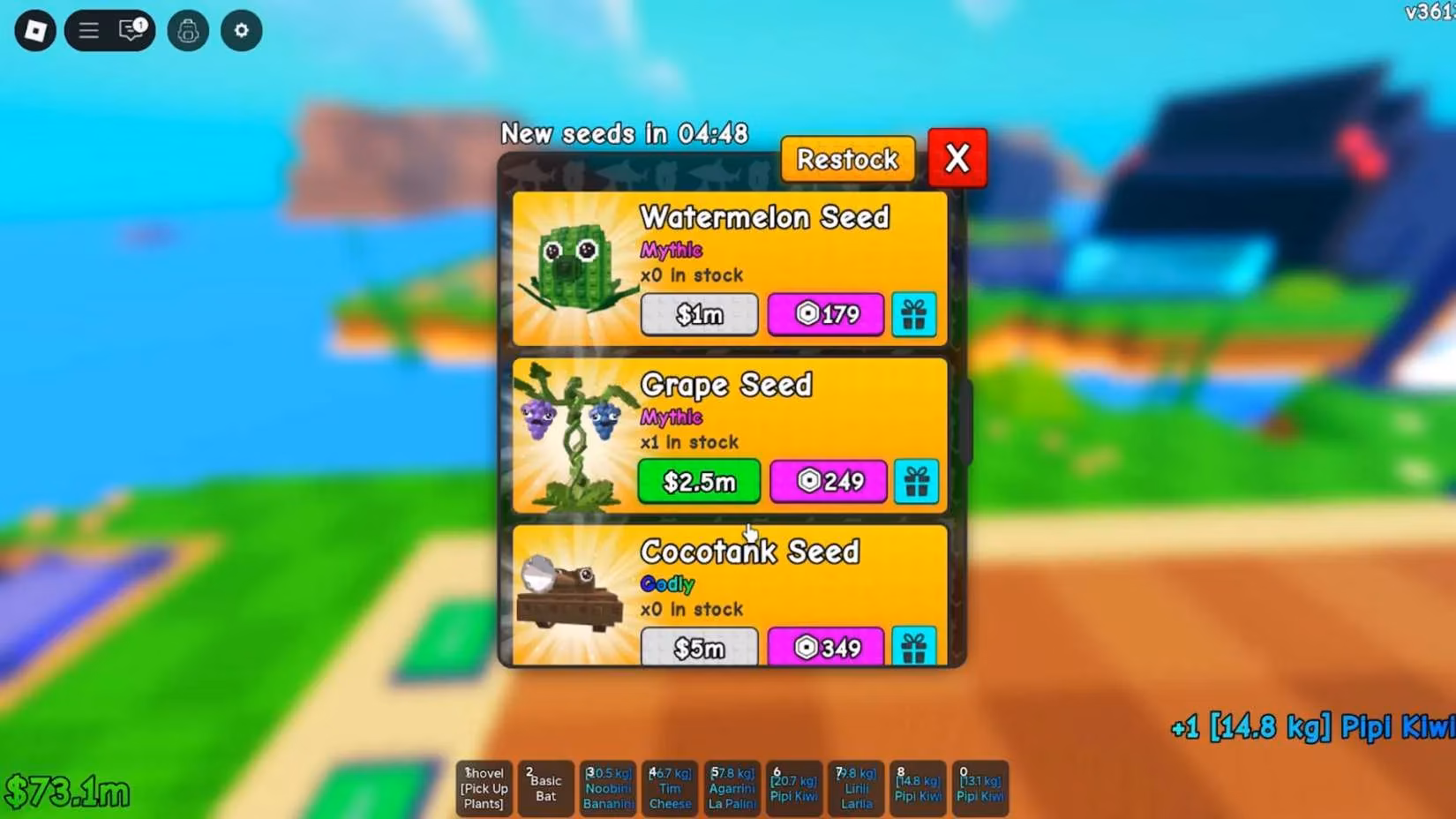Purchase Watermelon Seed with 179 Robux

pos(825,314)
